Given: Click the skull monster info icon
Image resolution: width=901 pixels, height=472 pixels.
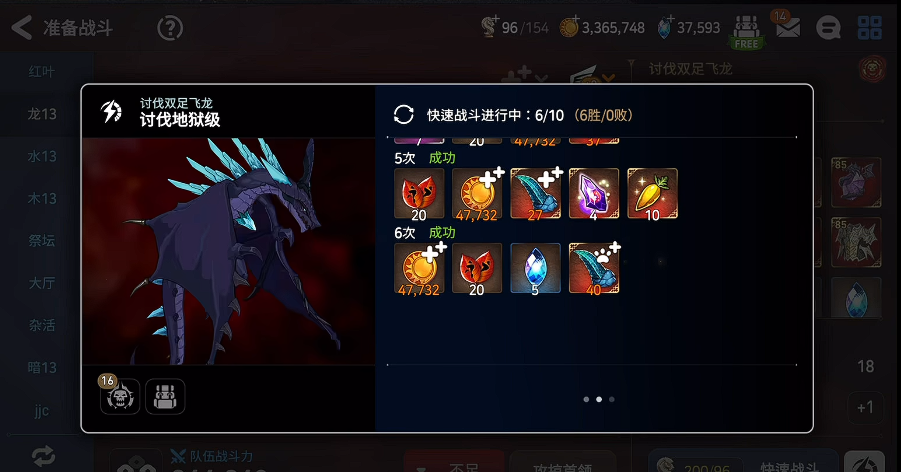Looking at the screenshot, I should coord(120,397).
